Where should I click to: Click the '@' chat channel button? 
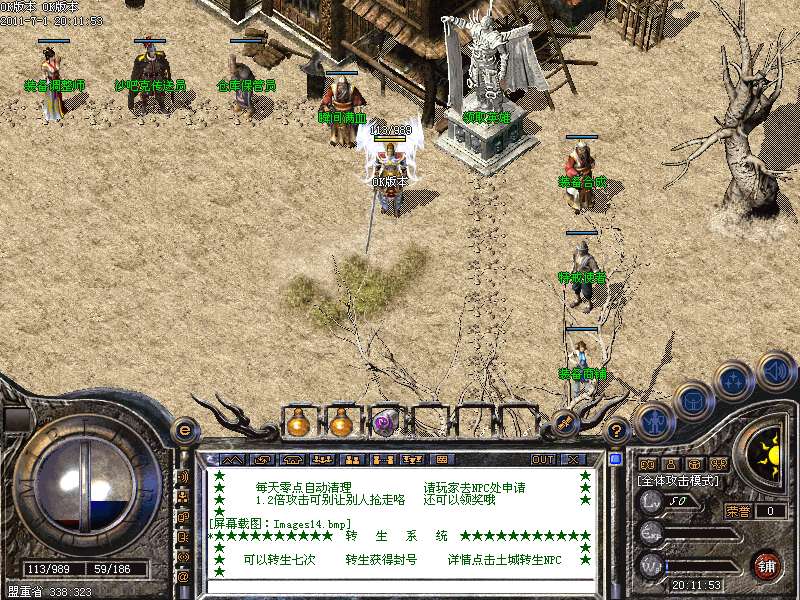click(x=183, y=576)
